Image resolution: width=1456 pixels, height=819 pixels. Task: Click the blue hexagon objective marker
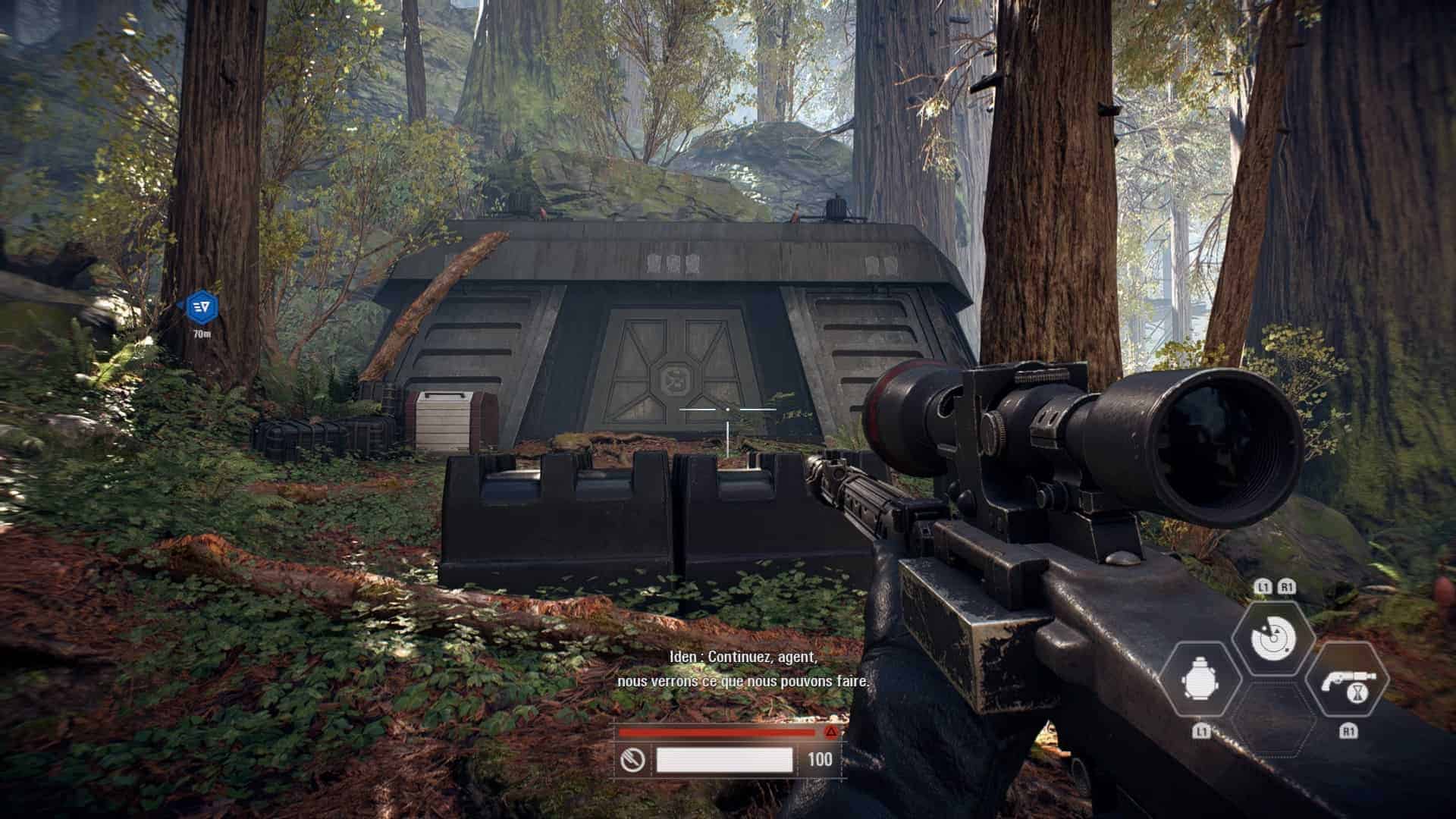(x=202, y=306)
